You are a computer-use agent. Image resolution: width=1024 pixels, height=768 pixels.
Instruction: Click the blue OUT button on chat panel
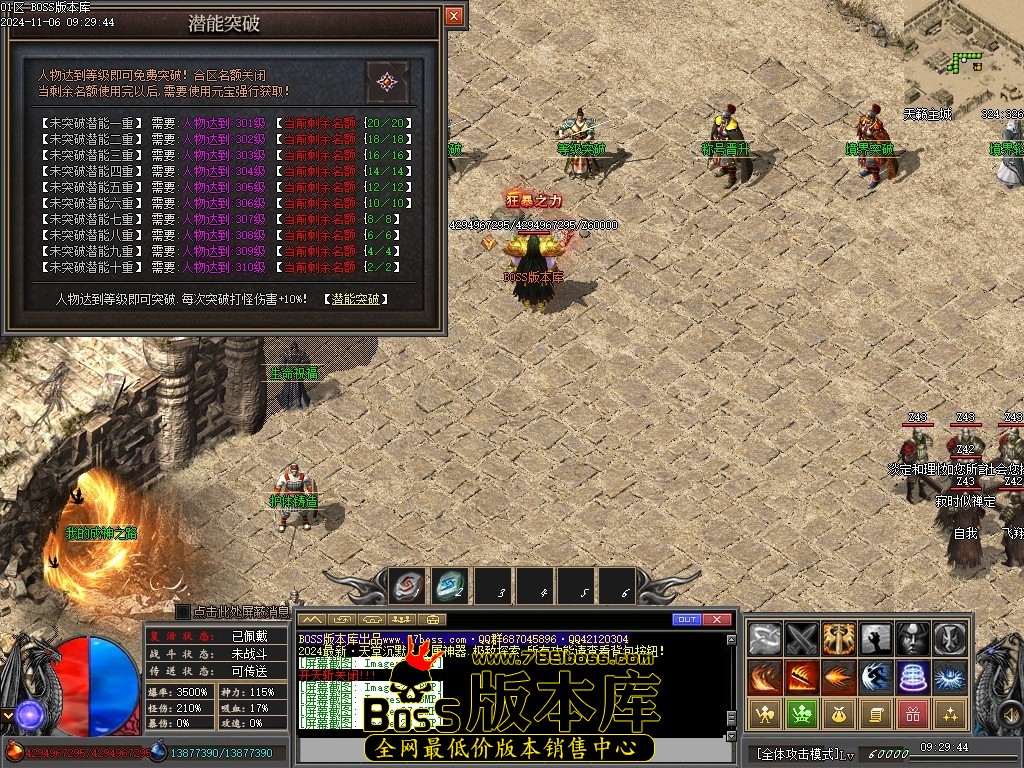(x=686, y=620)
